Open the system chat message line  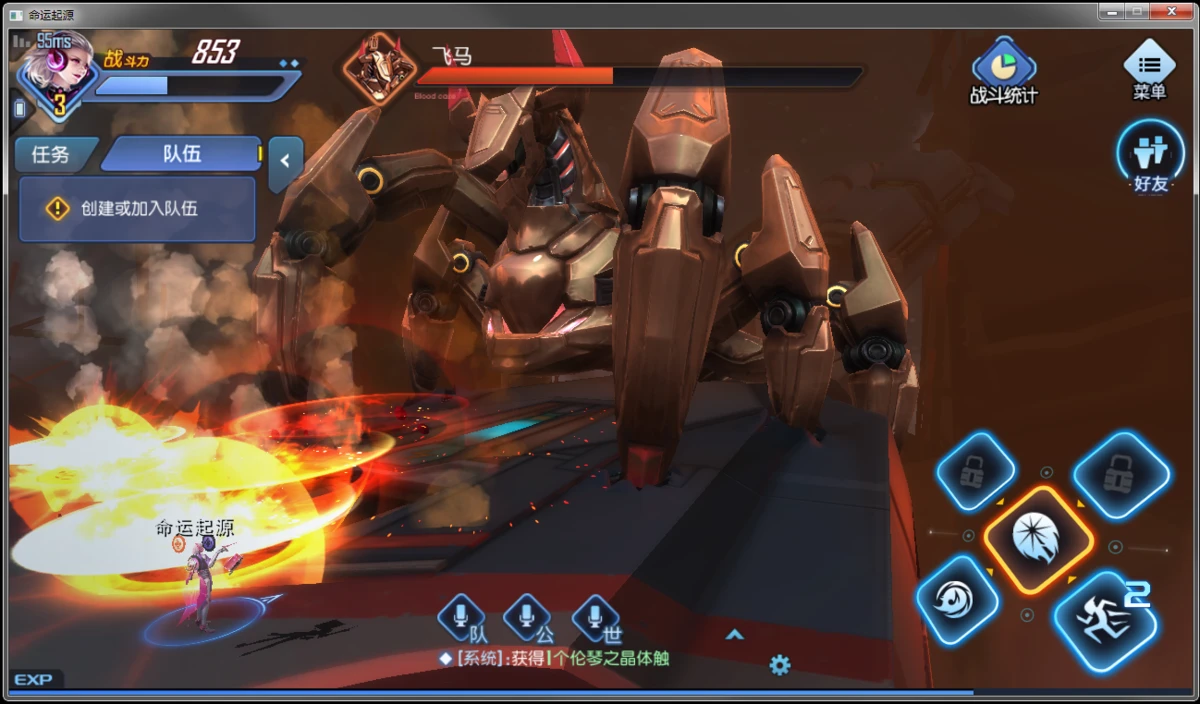click(x=556, y=658)
